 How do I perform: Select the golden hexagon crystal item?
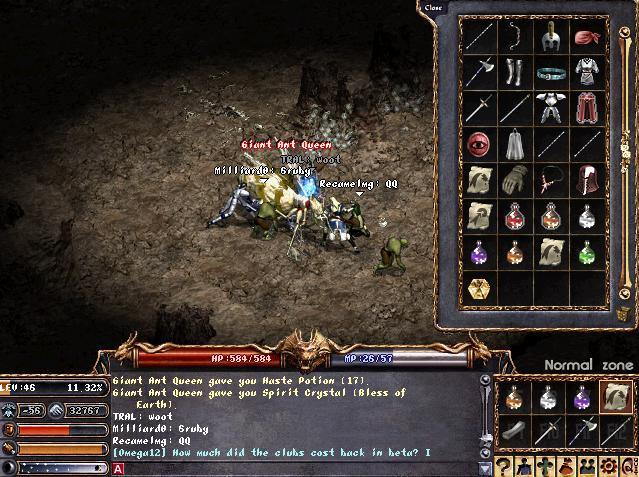pyautogui.click(x=480, y=288)
